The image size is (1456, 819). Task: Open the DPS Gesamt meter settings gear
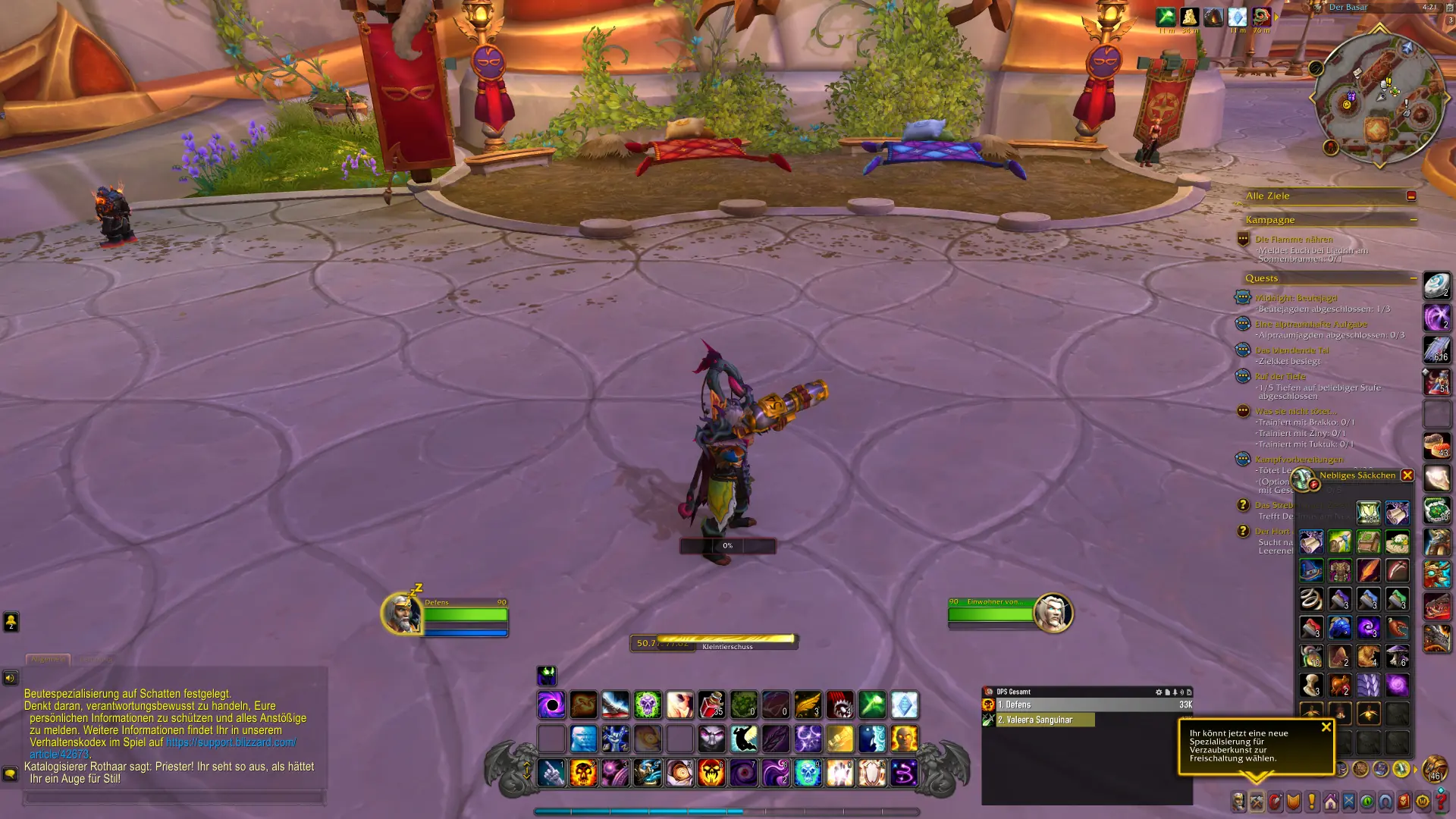(1158, 692)
